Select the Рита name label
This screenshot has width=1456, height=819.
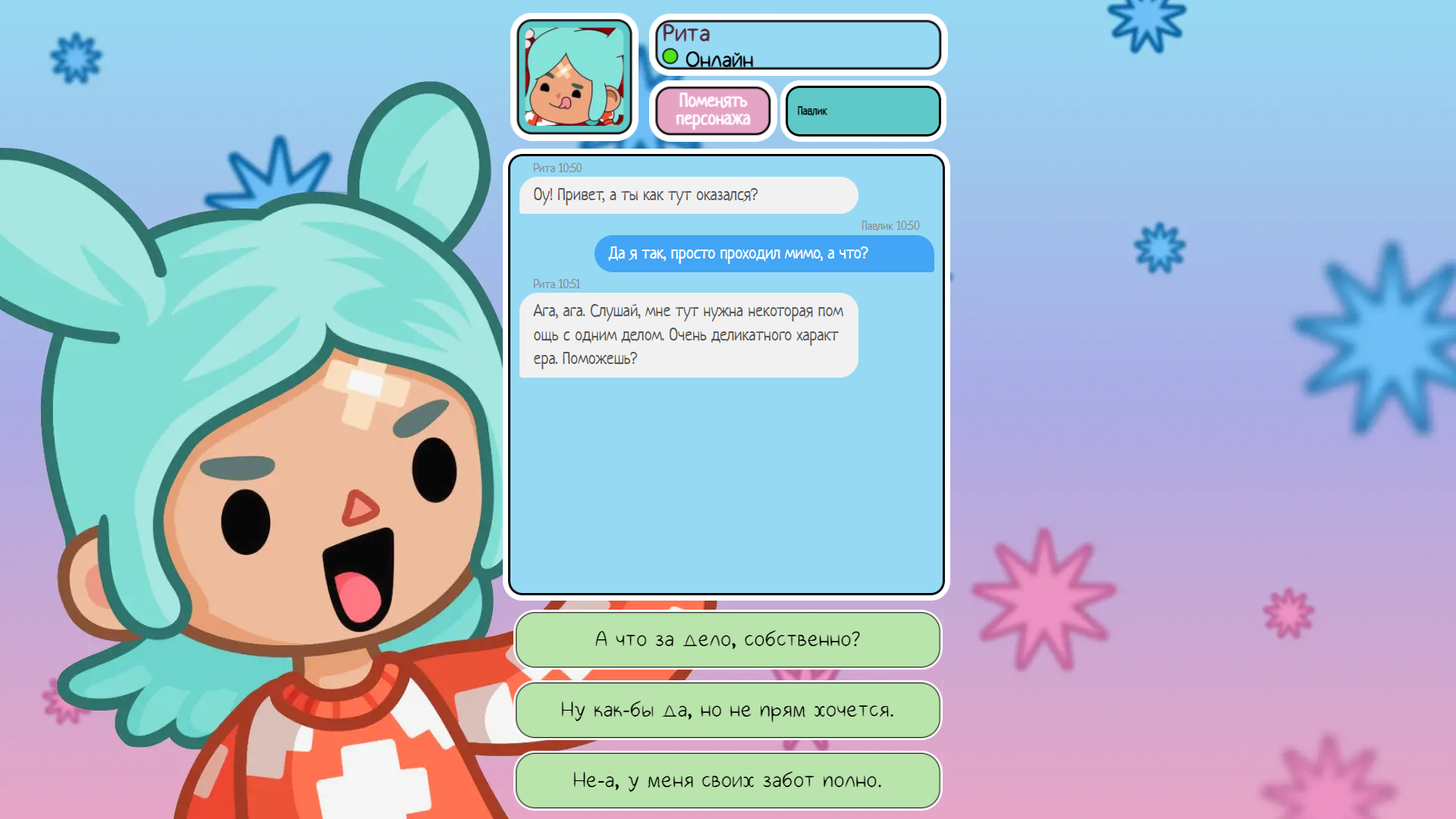[686, 33]
